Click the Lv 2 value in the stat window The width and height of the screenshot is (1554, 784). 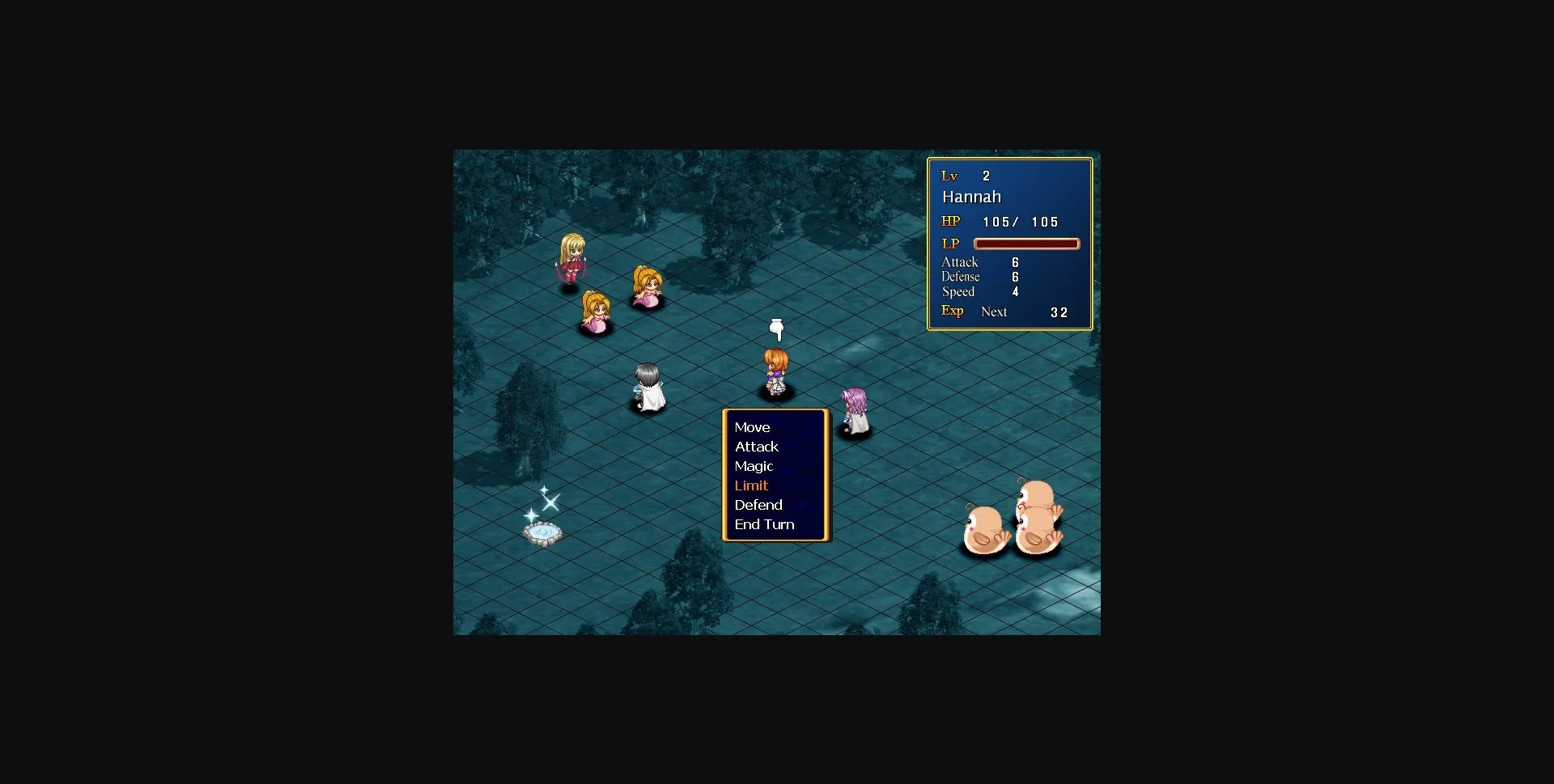pyautogui.click(x=987, y=175)
